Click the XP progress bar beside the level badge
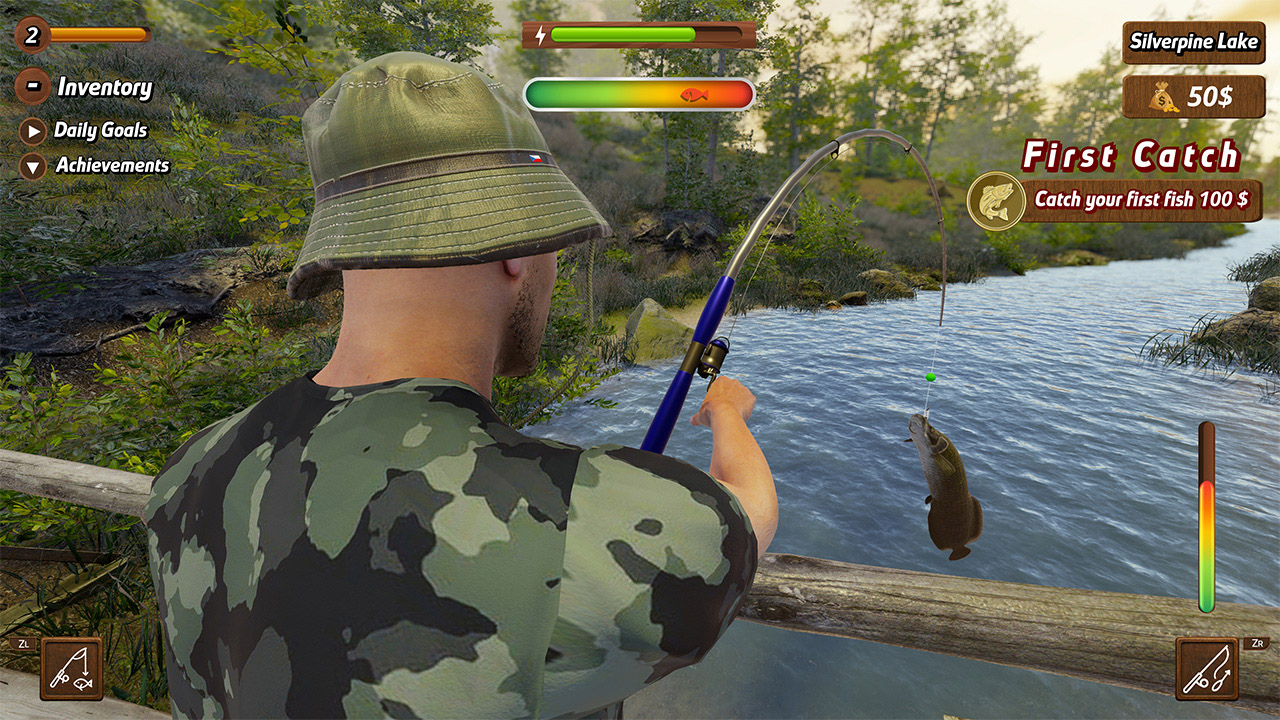 [x=100, y=33]
